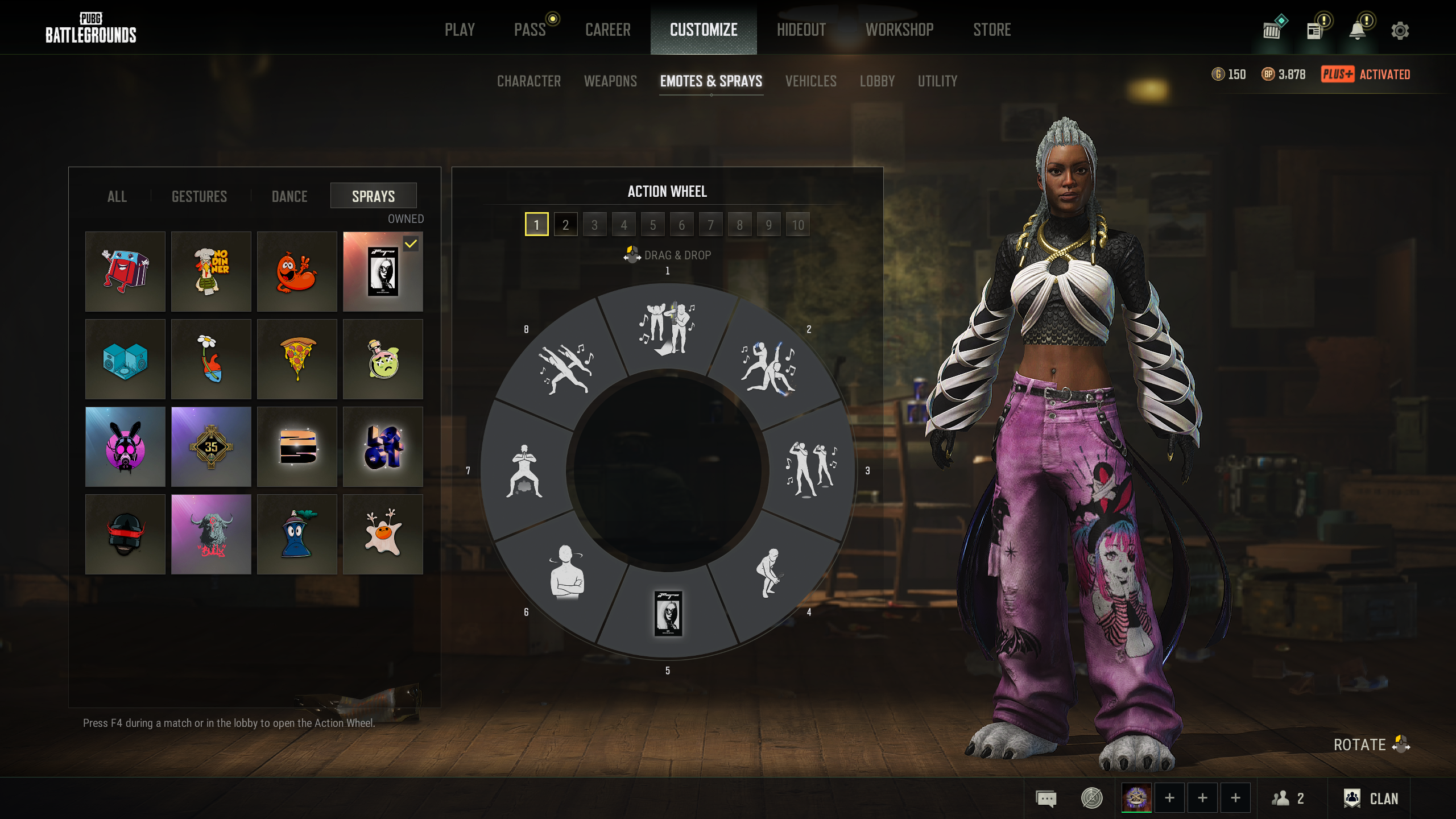The width and height of the screenshot is (1456, 819).
Task: Click the portrait spray slot on the wheel
Action: [x=668, y=614]
